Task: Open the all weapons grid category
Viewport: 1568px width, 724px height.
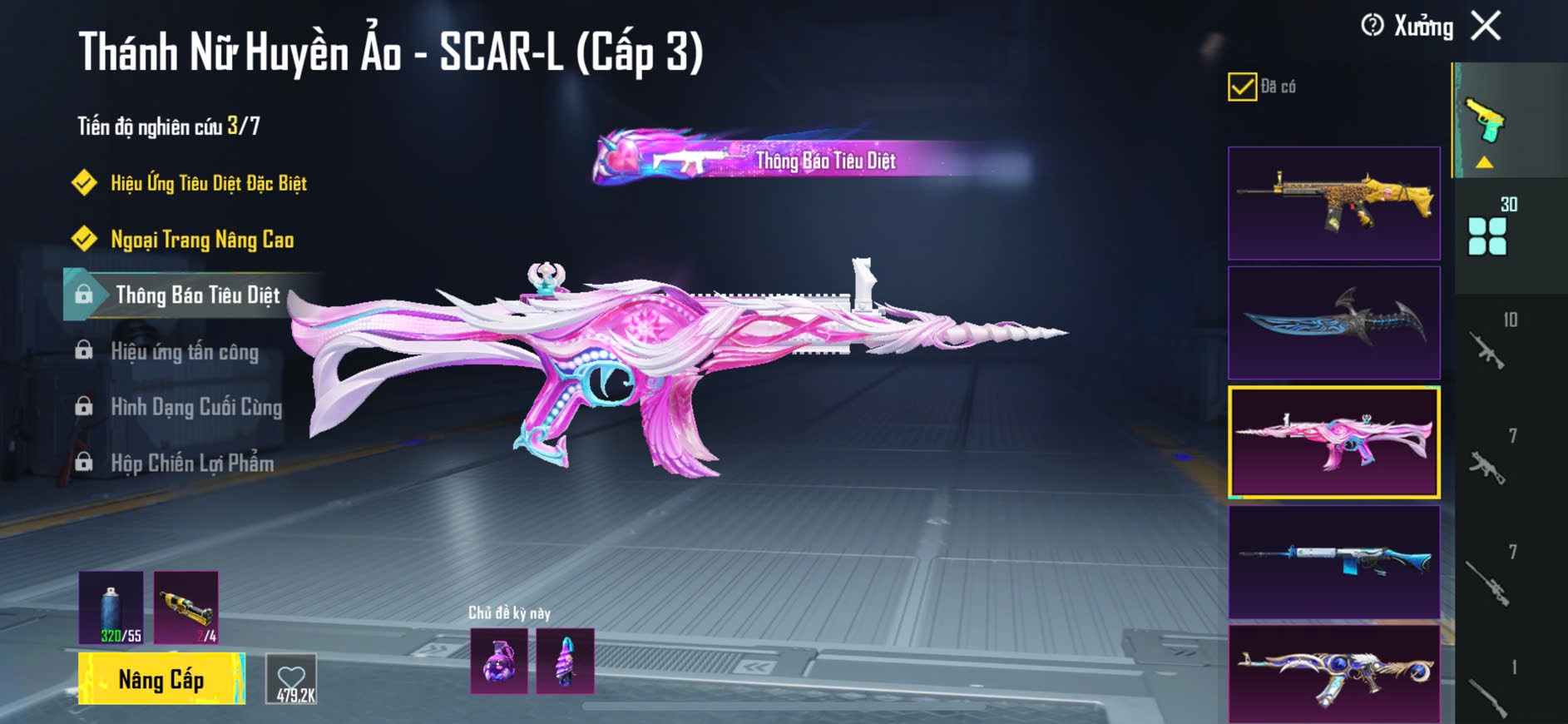Action: click(1488, 235)
